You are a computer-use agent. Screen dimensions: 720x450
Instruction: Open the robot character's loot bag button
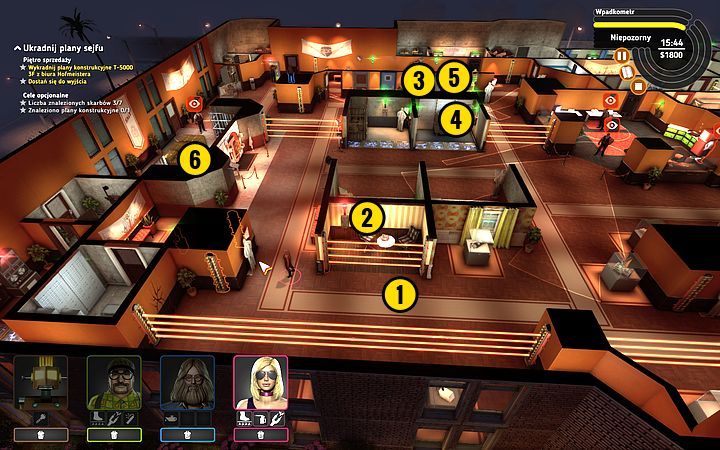click(x=41, y=434)
